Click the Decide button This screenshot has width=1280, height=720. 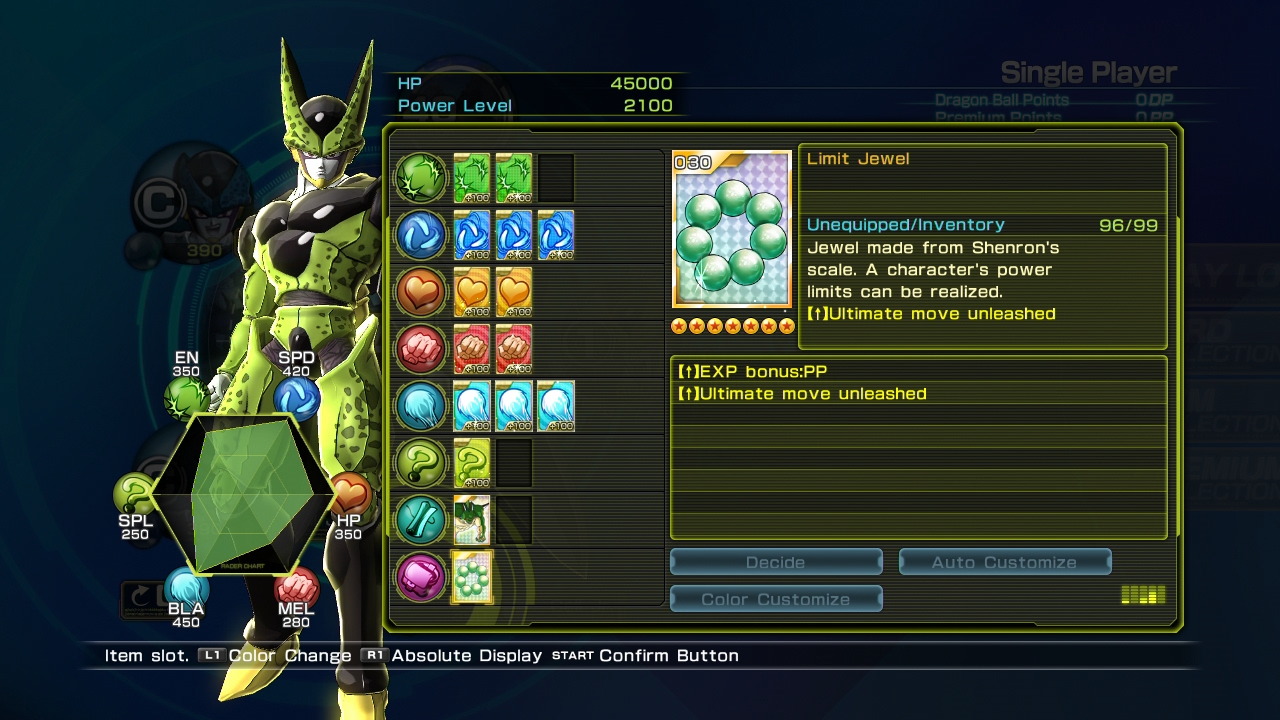[776, 562]
